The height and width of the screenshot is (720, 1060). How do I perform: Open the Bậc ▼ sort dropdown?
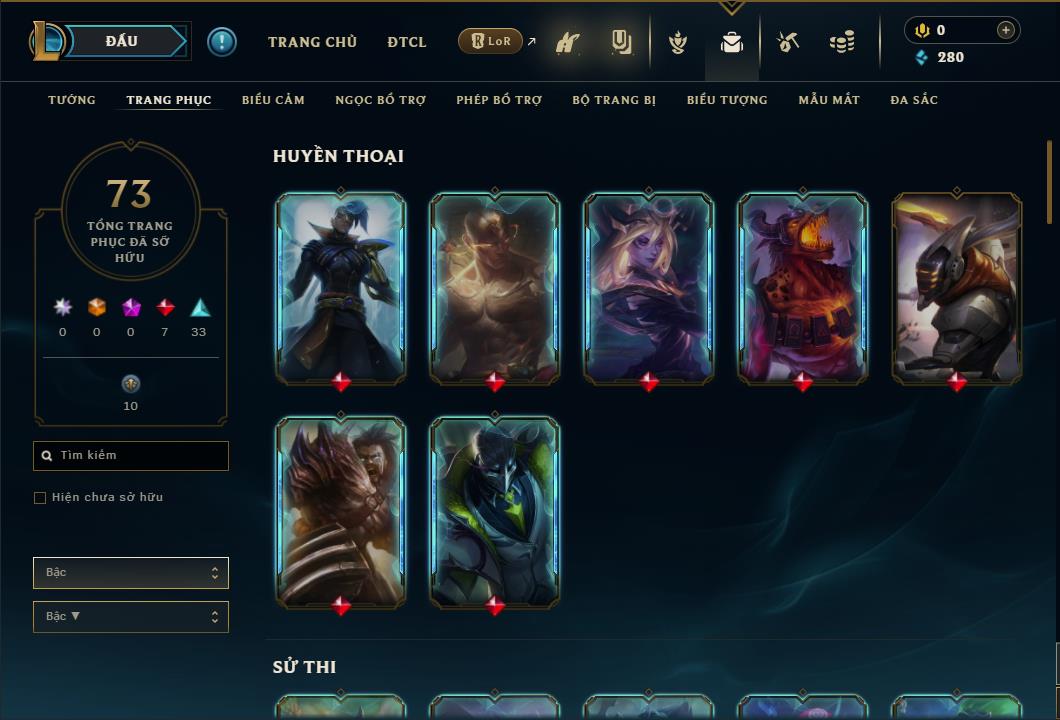pos(130,617)
